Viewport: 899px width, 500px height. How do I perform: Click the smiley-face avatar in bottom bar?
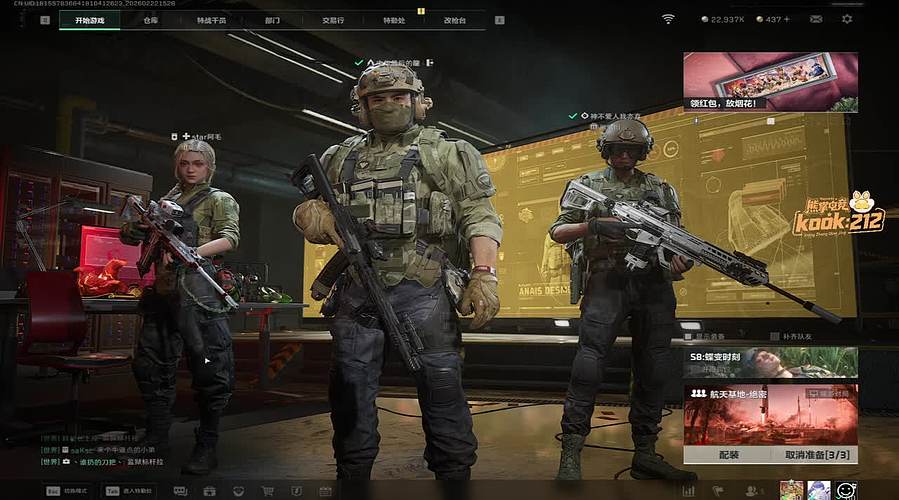click(846, 490)
